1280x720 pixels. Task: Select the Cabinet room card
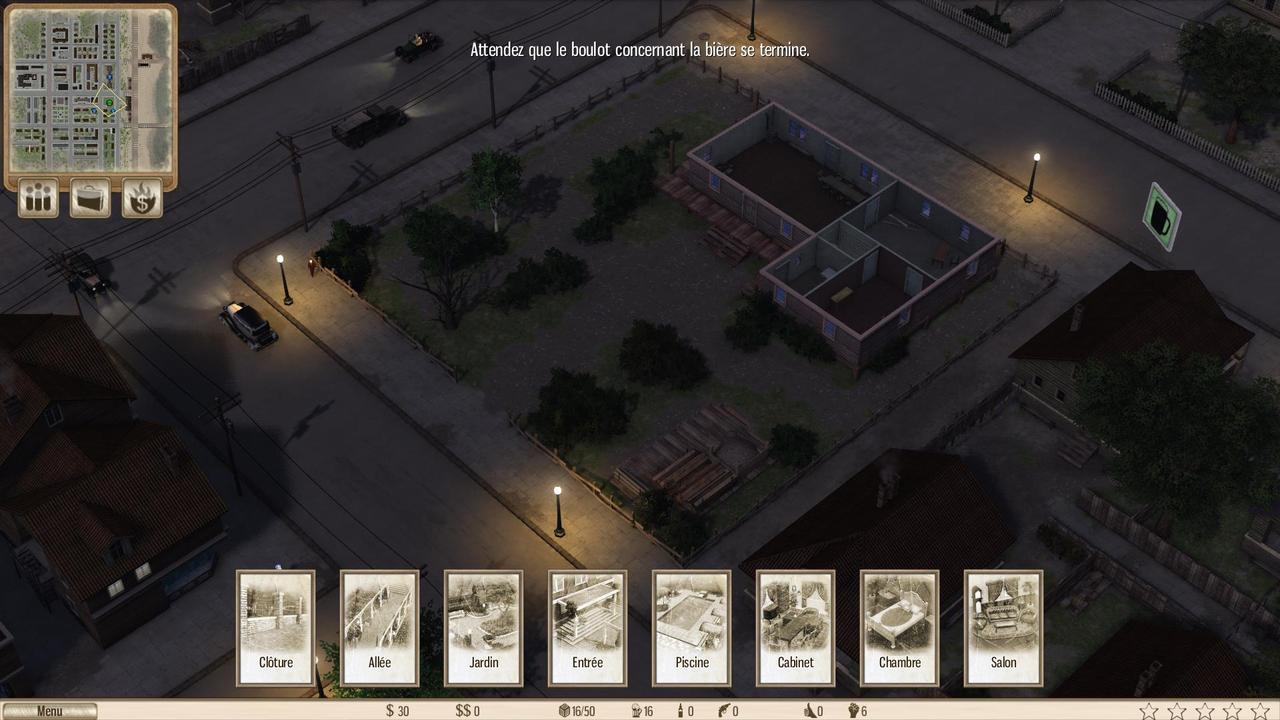pos(796,628)
